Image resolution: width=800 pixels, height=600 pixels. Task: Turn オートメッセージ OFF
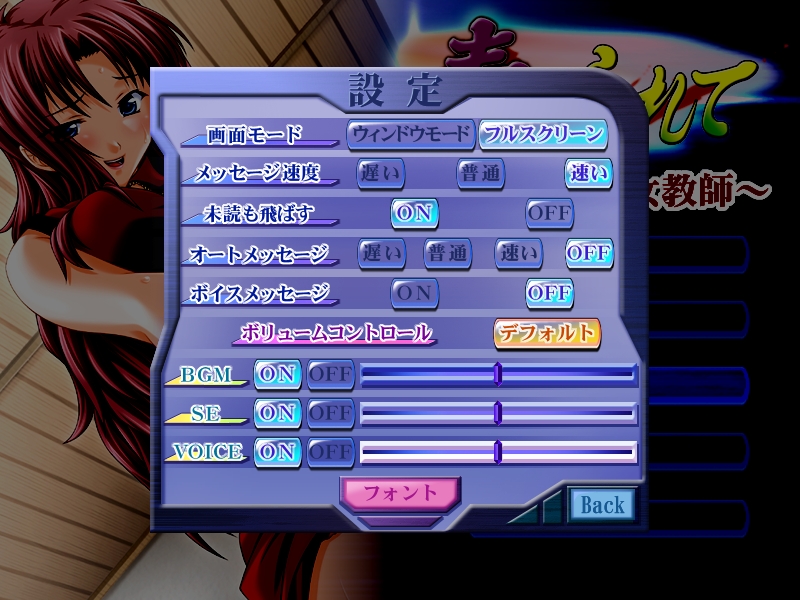pos(588,253)
